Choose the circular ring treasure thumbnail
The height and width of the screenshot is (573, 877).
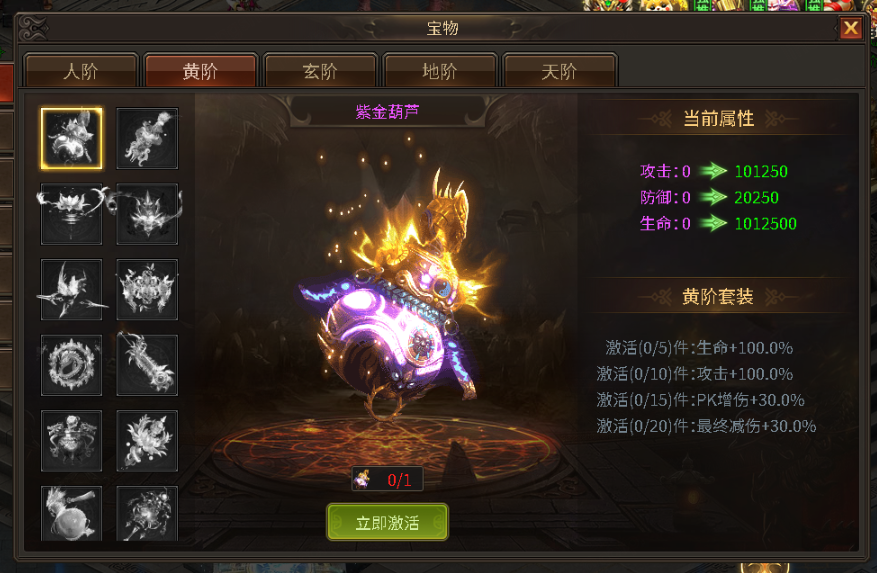pyautogui.click(x=71, y=365)
